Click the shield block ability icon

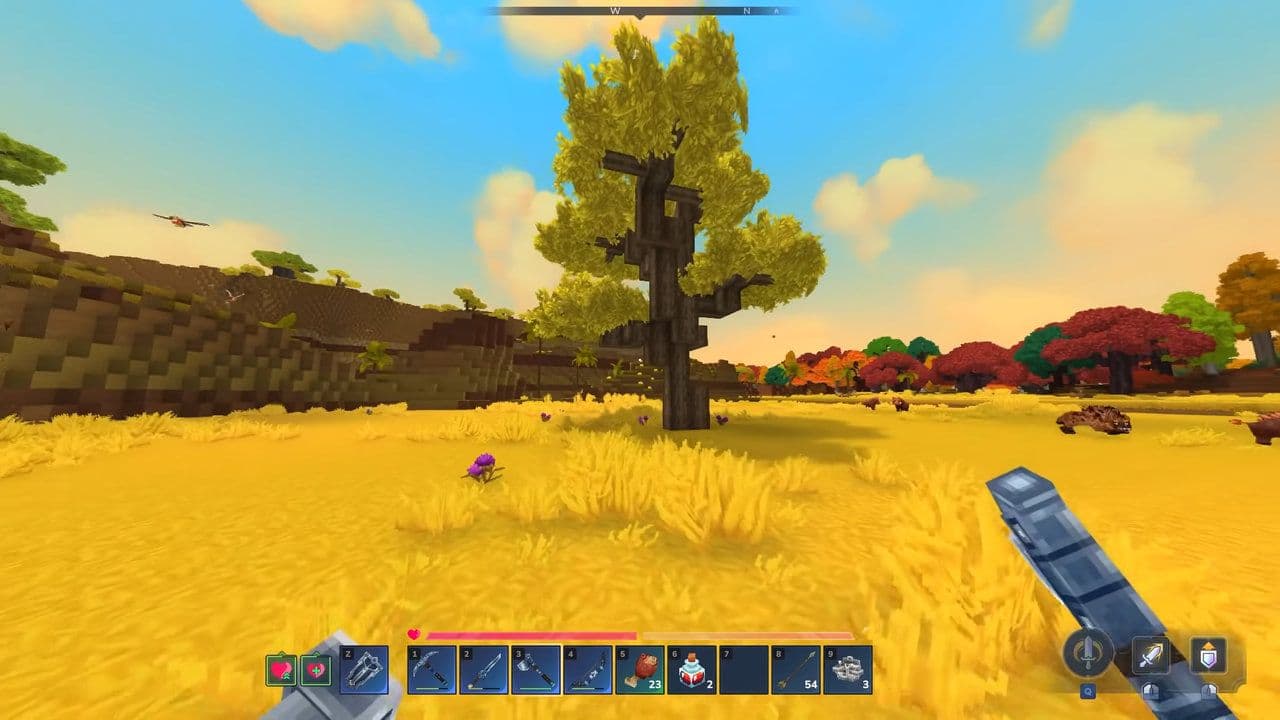coord(1209,656)
